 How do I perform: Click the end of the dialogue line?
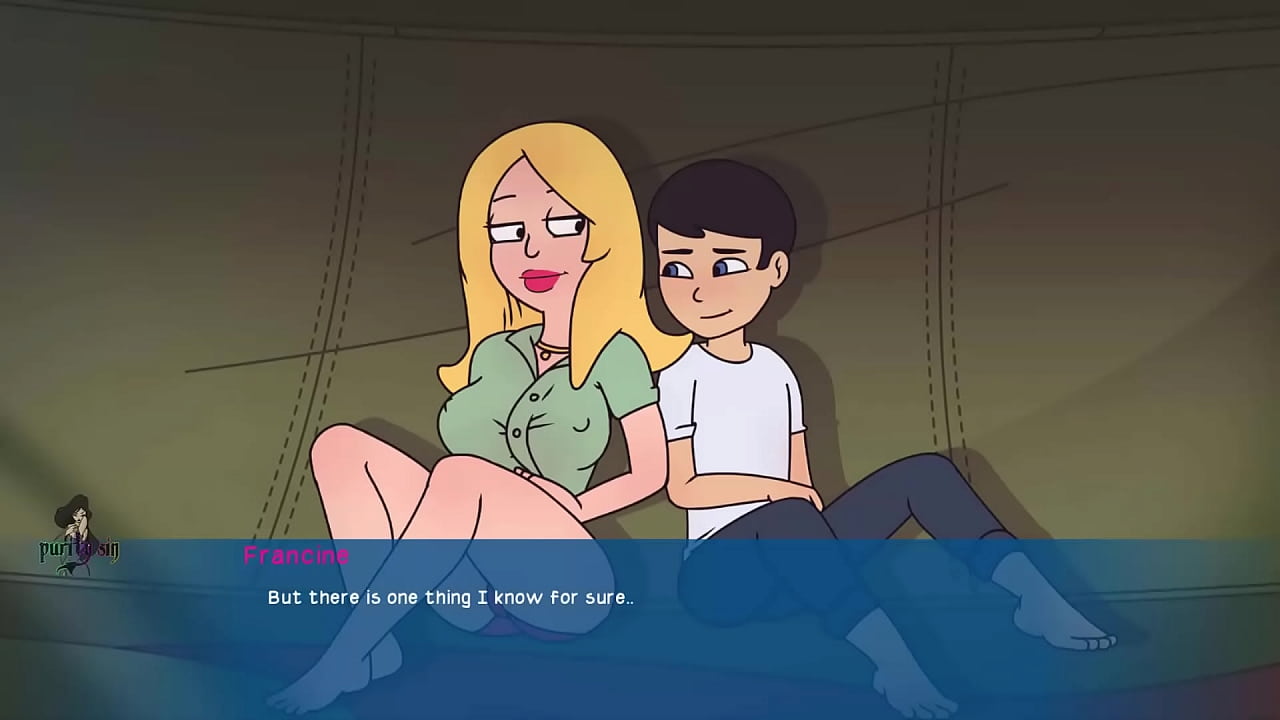(x=630, y=597)
